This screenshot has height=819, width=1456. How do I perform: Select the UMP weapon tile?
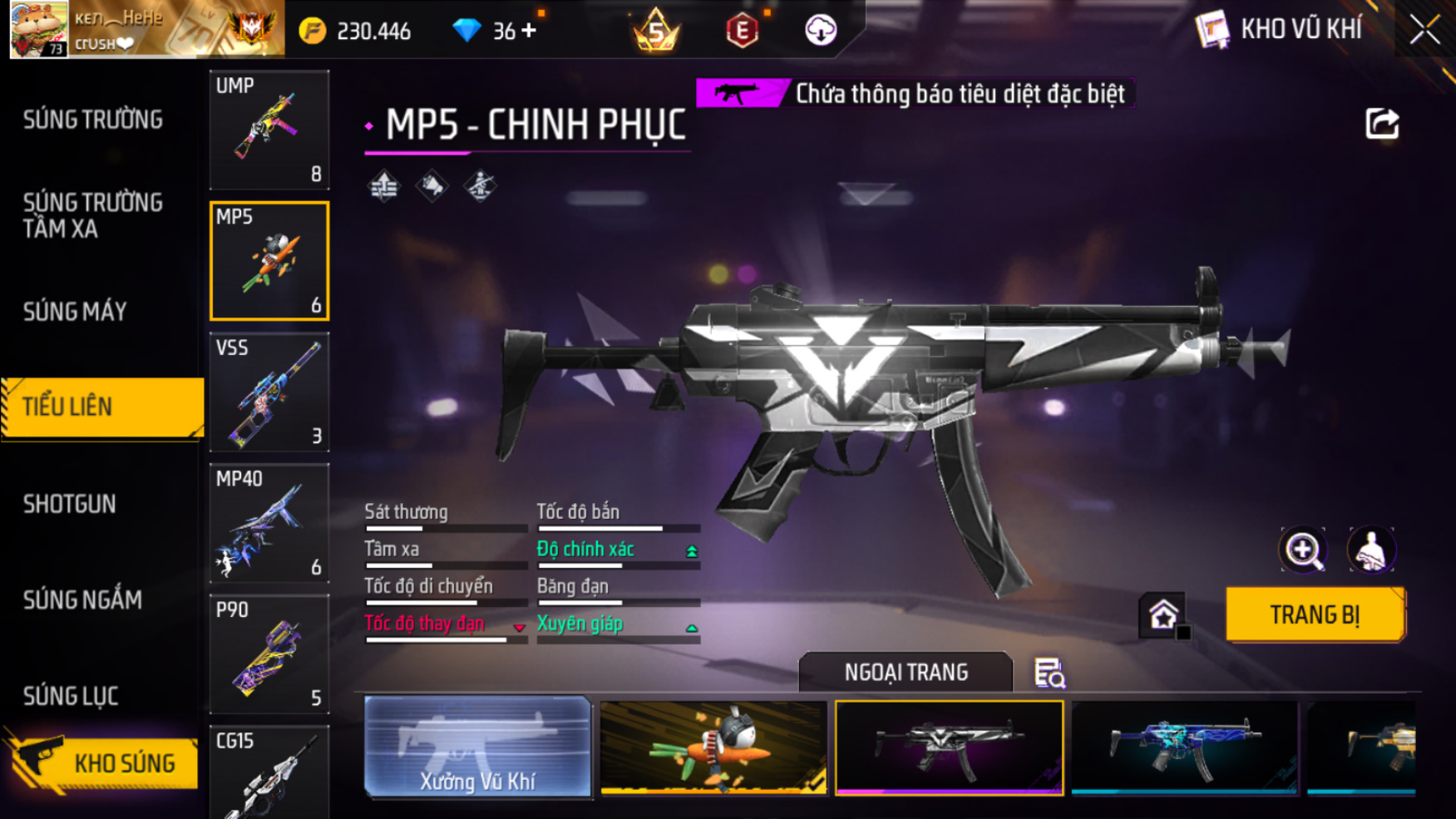coord(269,130)
